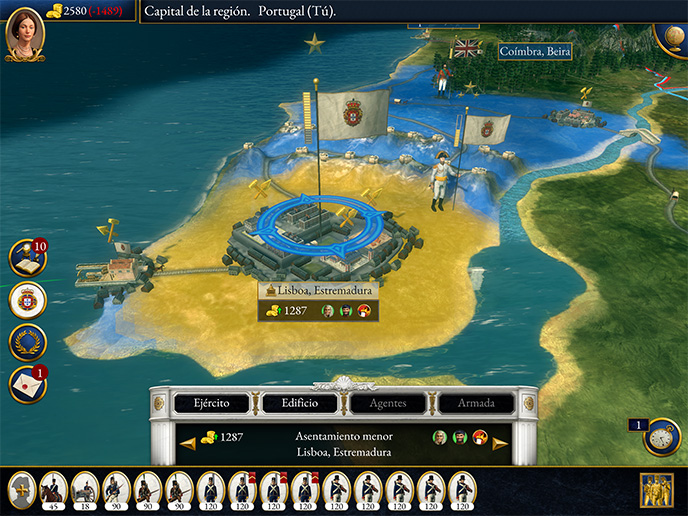Open the Edificio tab
688x516 pixels.
point(300,403)
